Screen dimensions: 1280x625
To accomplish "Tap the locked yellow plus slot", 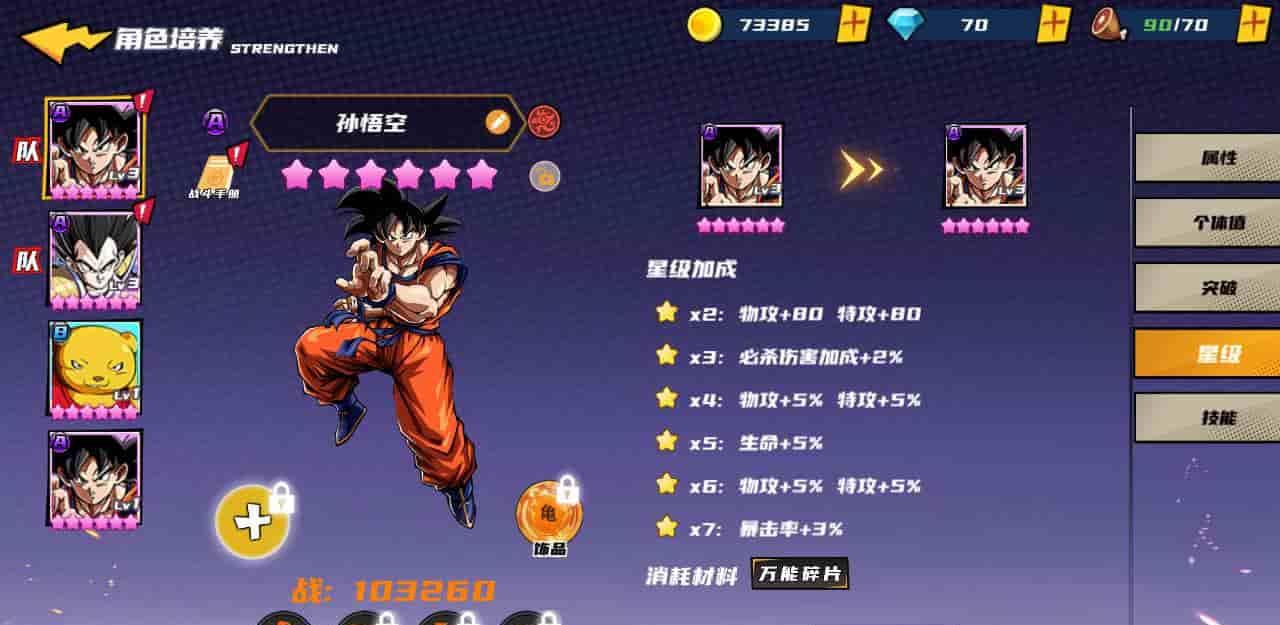I will [253, 521].
